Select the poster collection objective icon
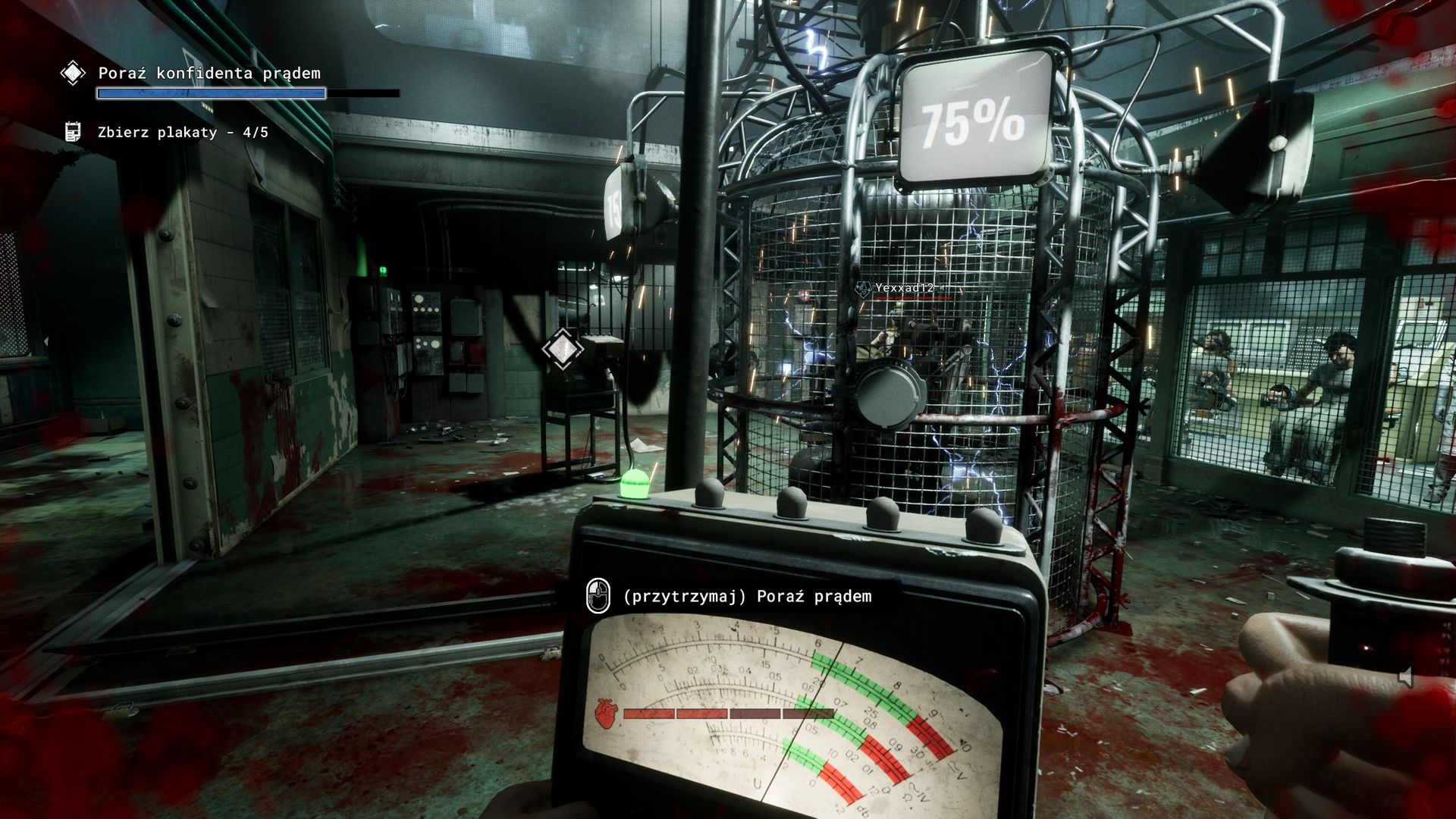This screenshot has width=1456, height=819. tap(73, 132)
